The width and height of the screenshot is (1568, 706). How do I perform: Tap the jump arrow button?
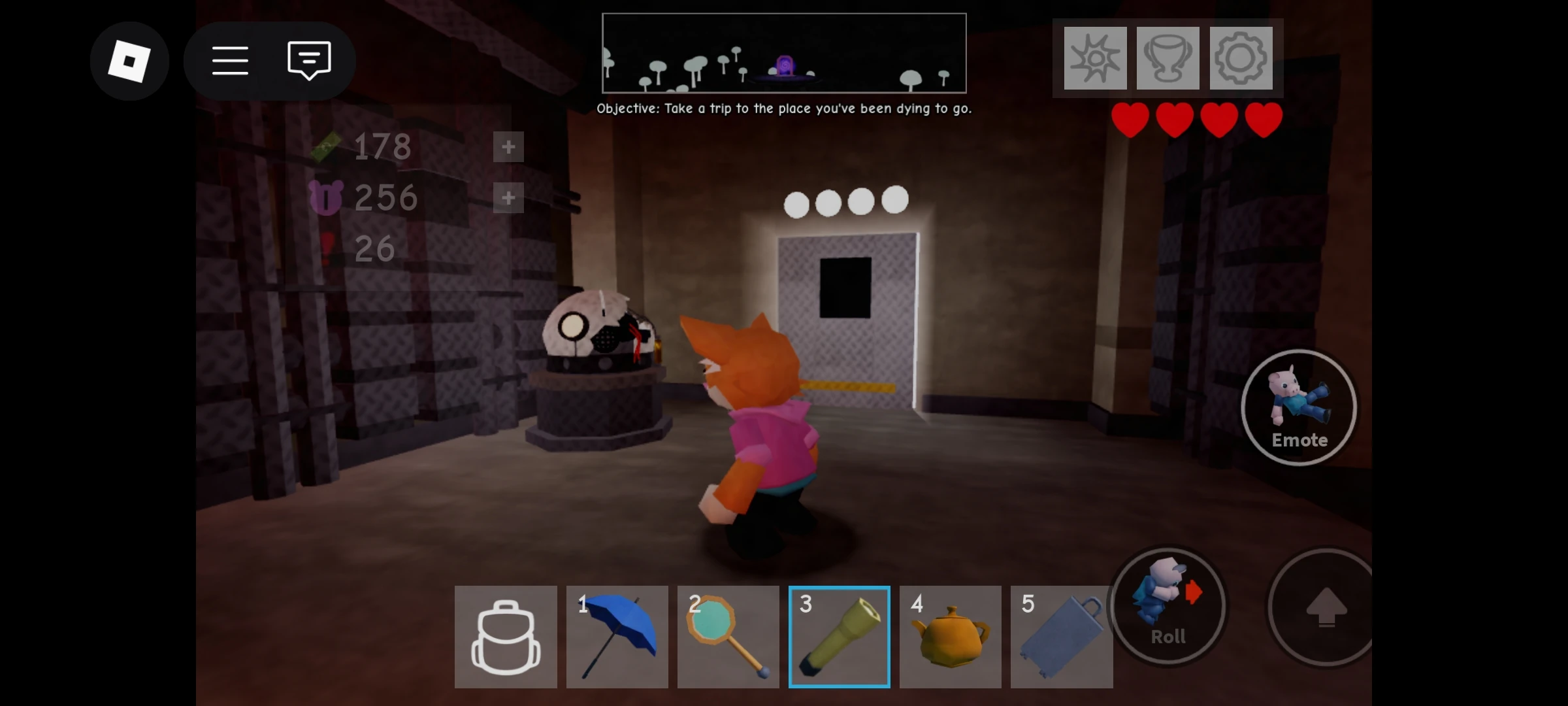tap(1326, 608)
